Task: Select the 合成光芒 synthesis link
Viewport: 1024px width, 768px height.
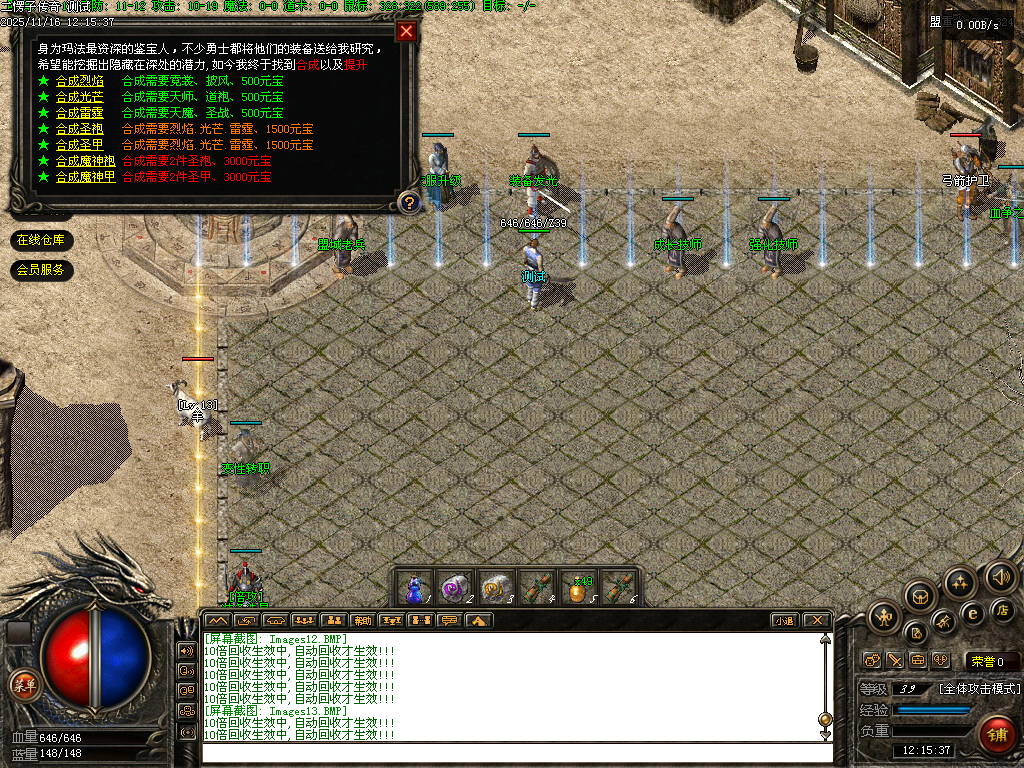Action: pos(79,97)
